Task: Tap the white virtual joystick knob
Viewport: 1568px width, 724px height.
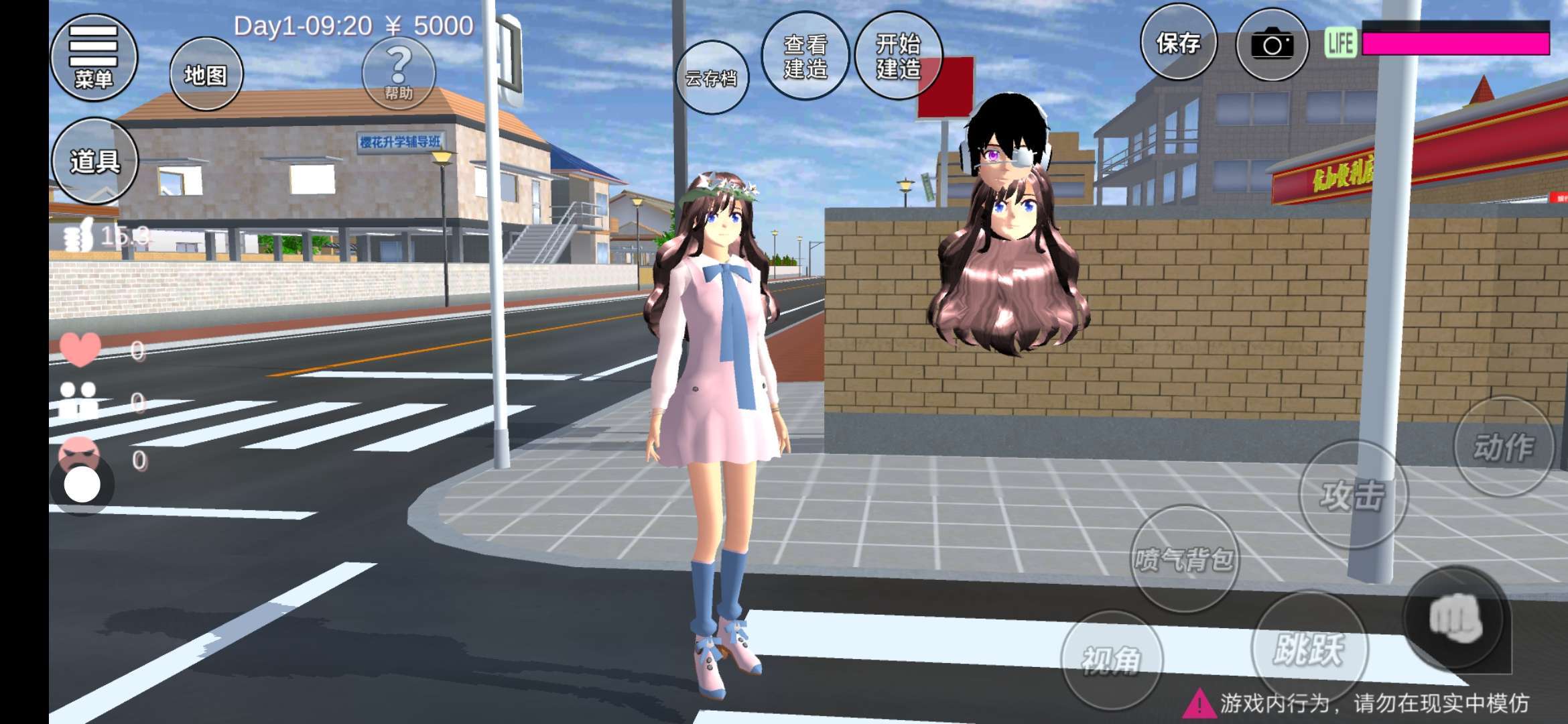Action: [x=82, y=484]
